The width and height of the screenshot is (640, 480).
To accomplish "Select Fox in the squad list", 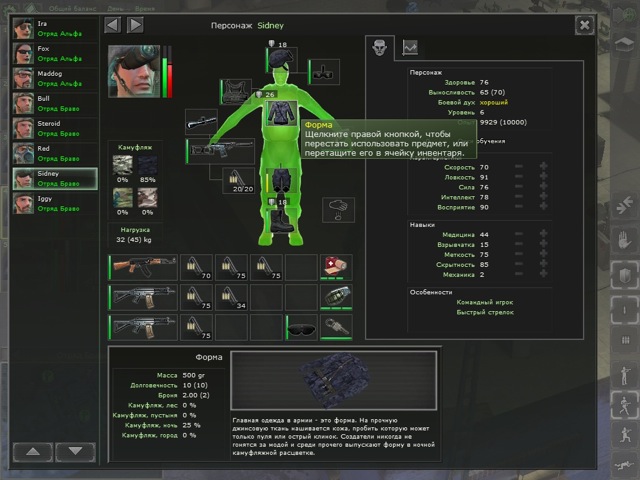I will (54, 53).
